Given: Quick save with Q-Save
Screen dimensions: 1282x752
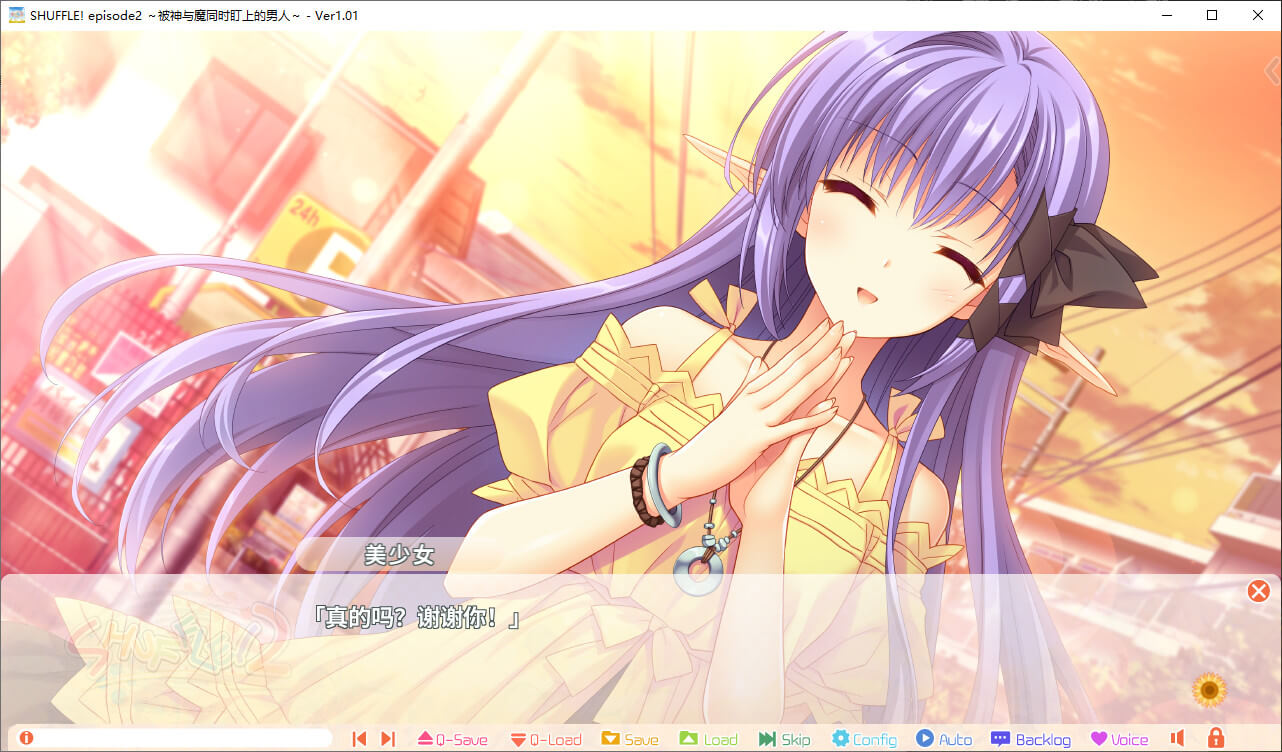Looking at the screenshot, I should click(452, 739).
